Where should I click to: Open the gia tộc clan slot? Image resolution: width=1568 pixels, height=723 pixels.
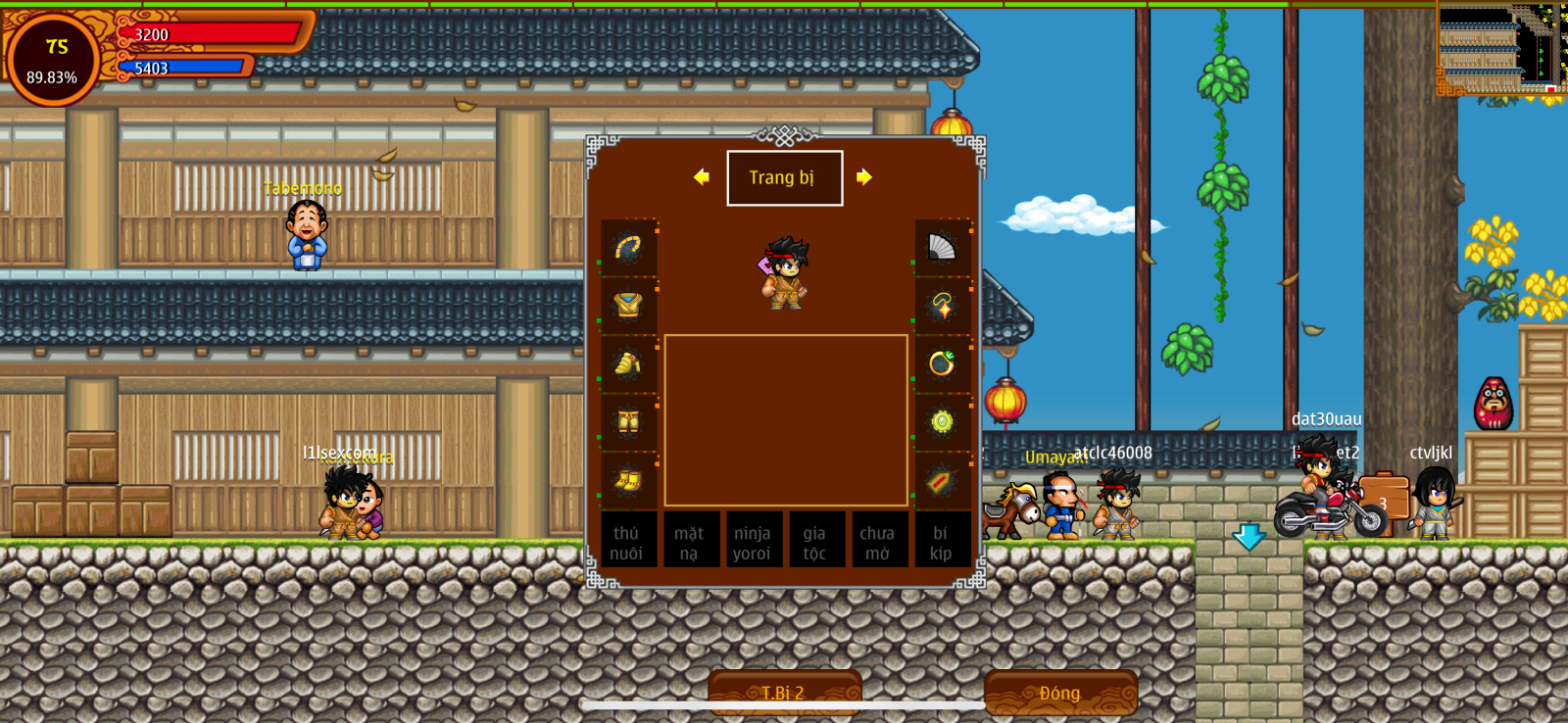(x=815, y=542)
